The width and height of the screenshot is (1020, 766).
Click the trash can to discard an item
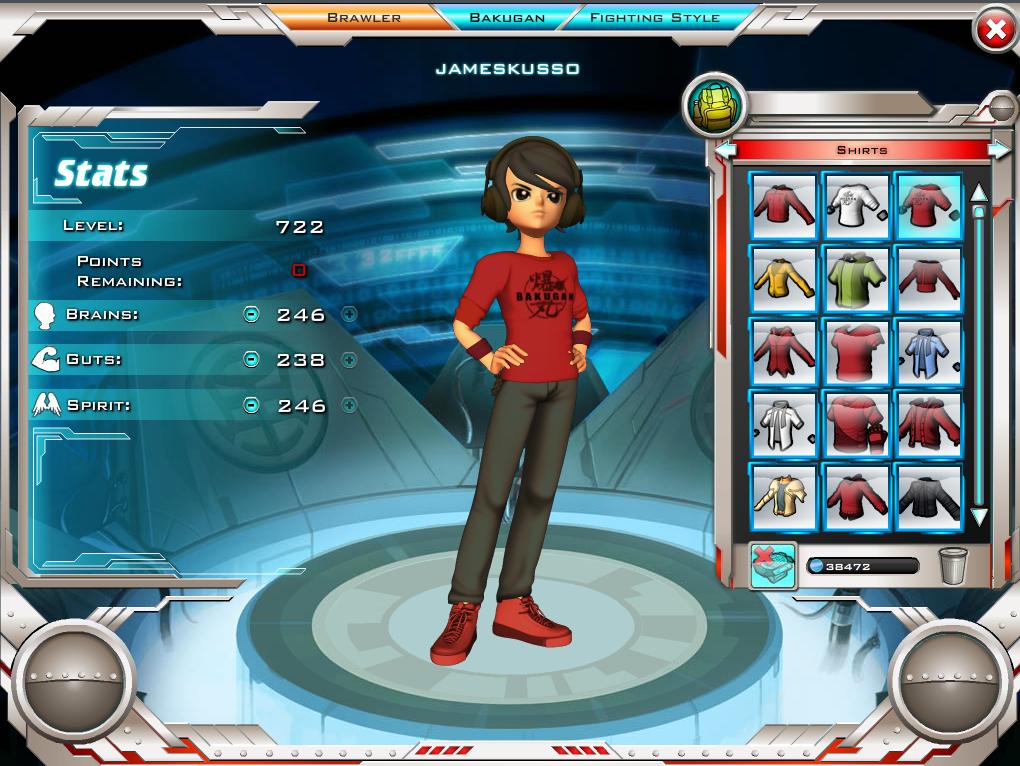952,566
